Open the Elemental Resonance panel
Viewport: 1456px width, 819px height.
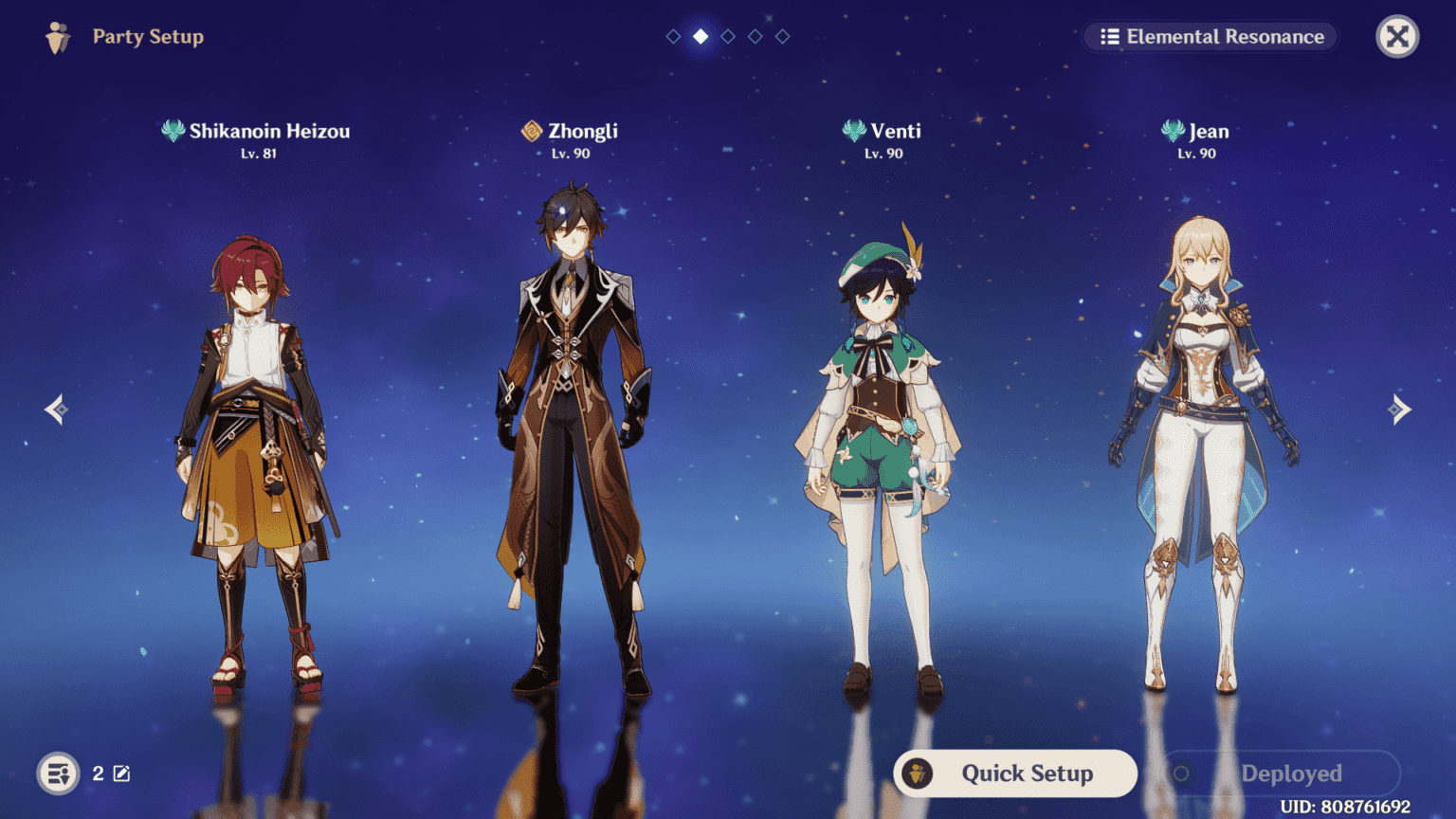coord(1211,37)
